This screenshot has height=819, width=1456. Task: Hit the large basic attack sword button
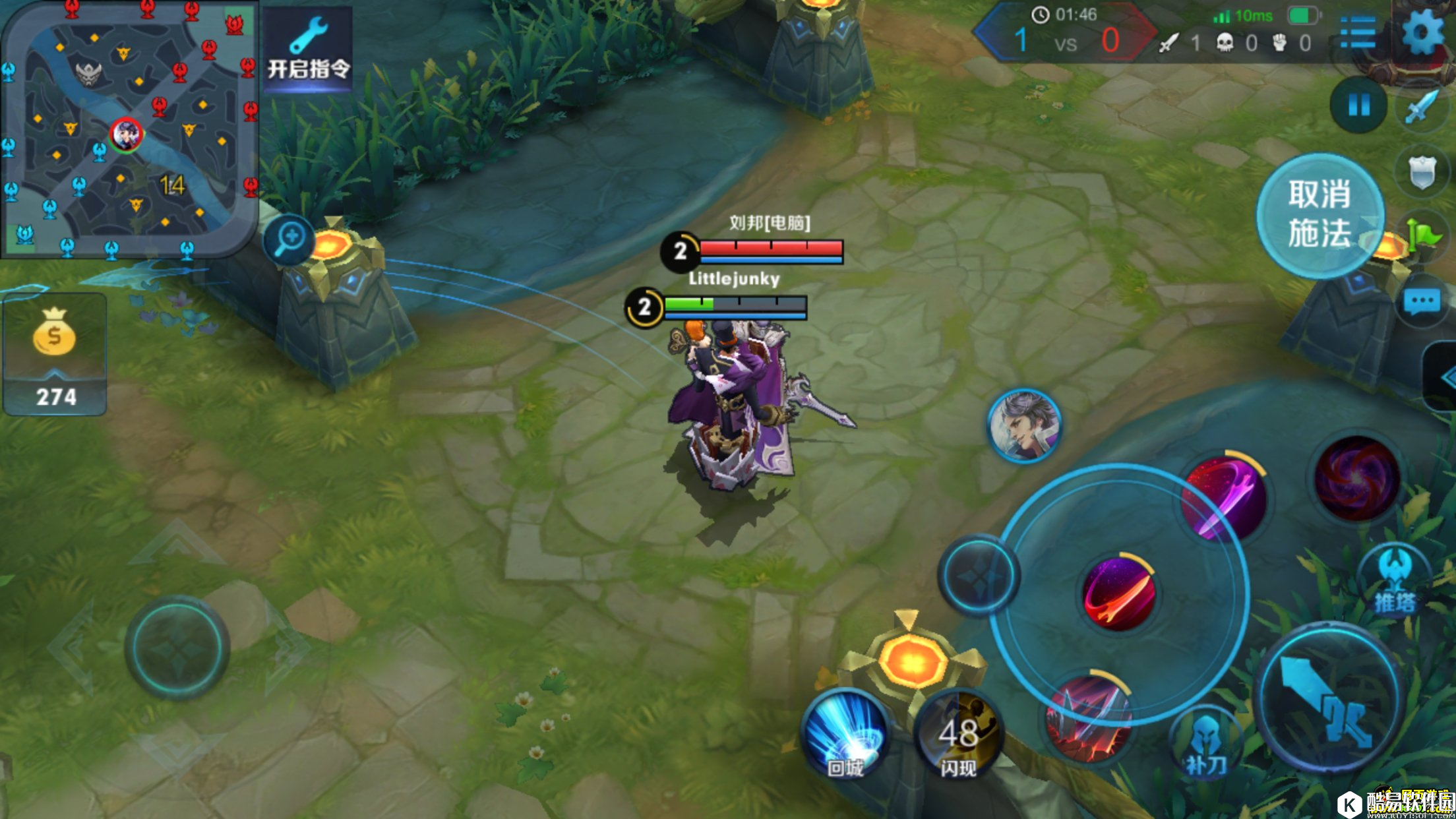[x=1330, y=698]
